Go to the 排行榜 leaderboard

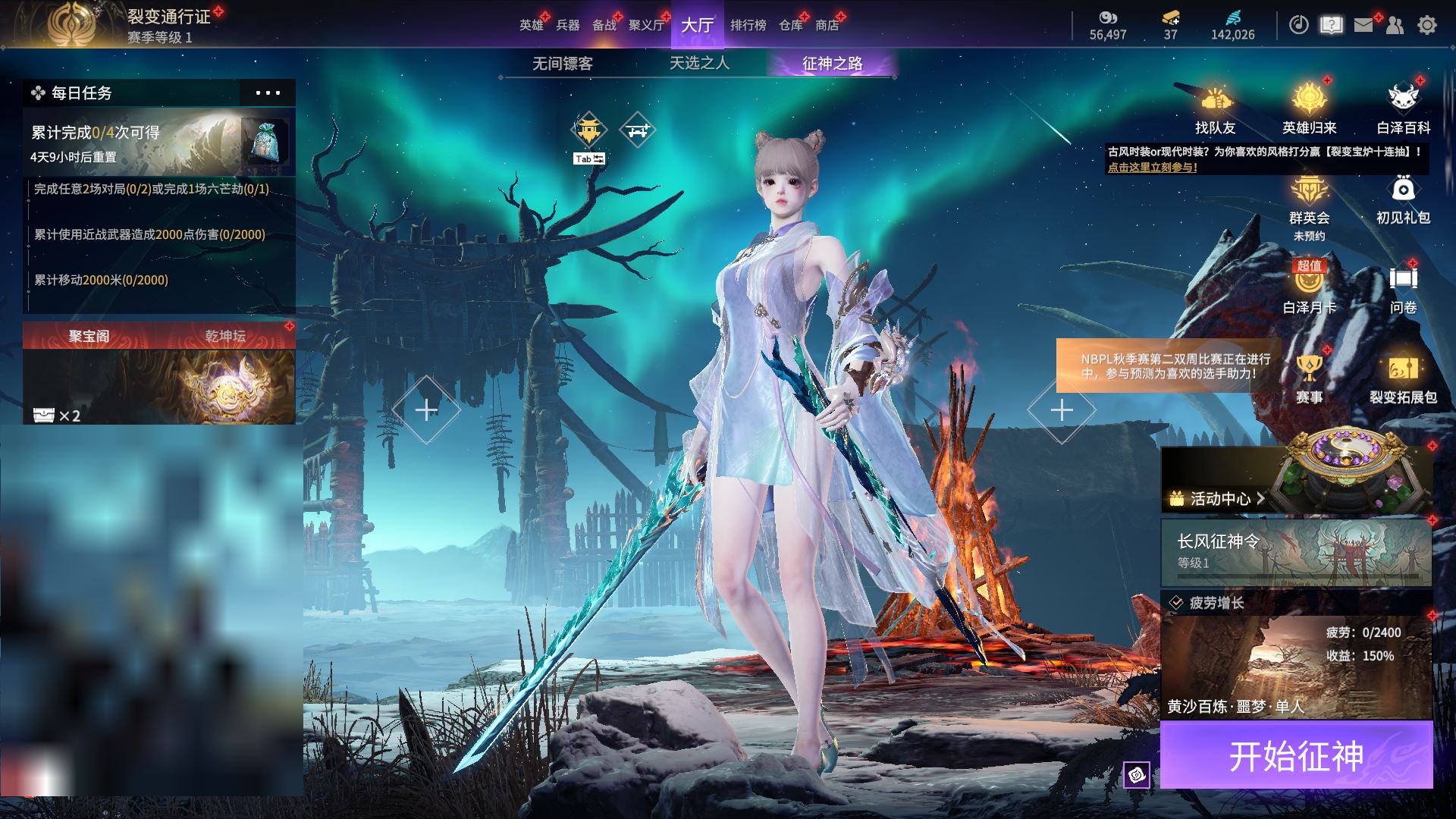tap(748, 25)
